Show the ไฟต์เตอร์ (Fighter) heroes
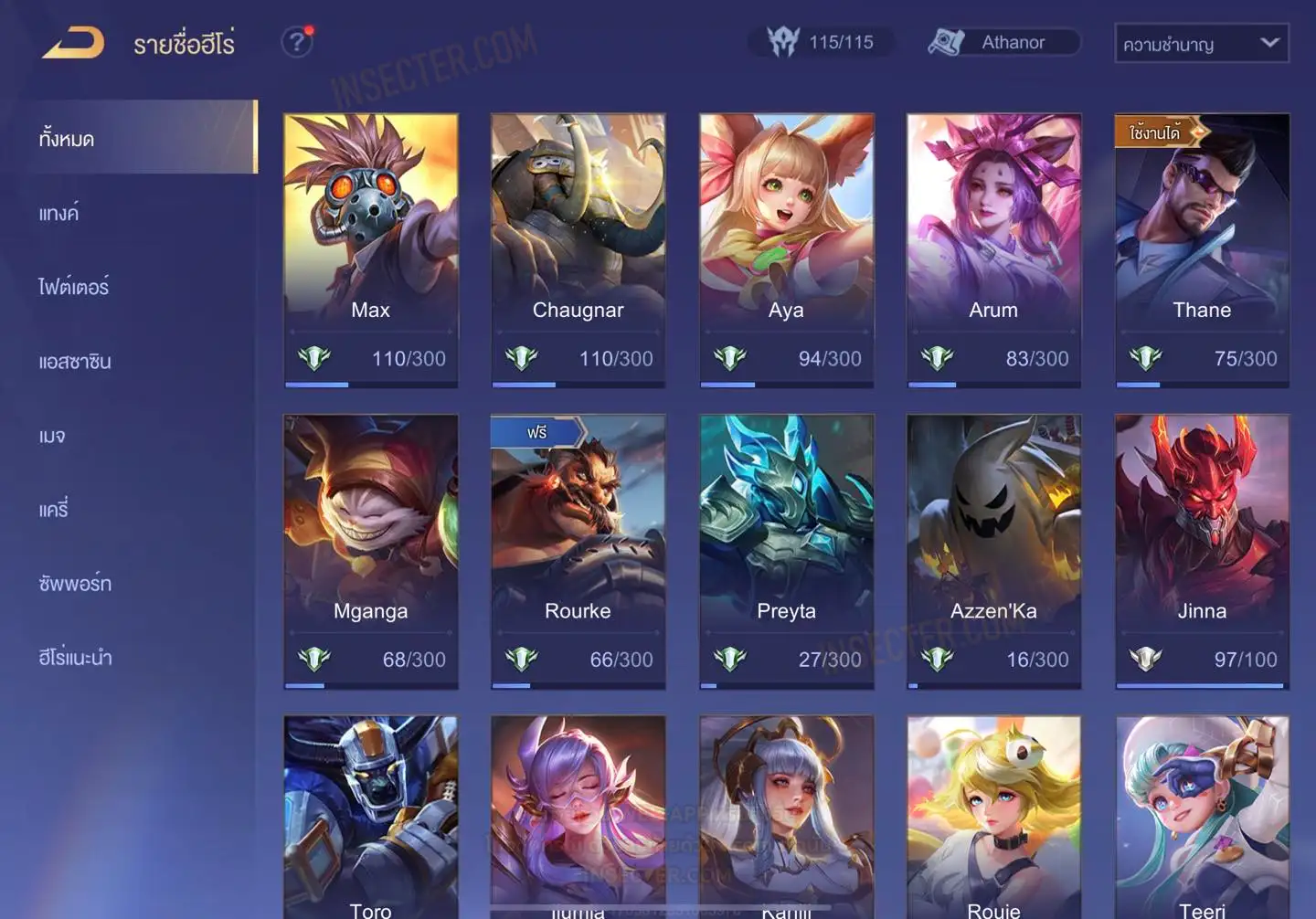The width and height of the screenshot is (1316, 919). click(x=74, y=288)
